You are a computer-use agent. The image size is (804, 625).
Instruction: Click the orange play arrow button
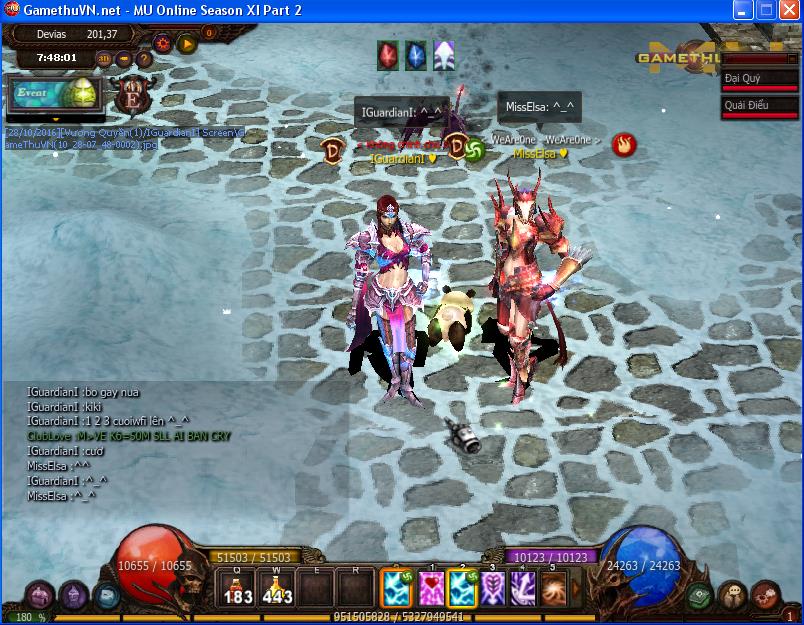tap(186, 43)
